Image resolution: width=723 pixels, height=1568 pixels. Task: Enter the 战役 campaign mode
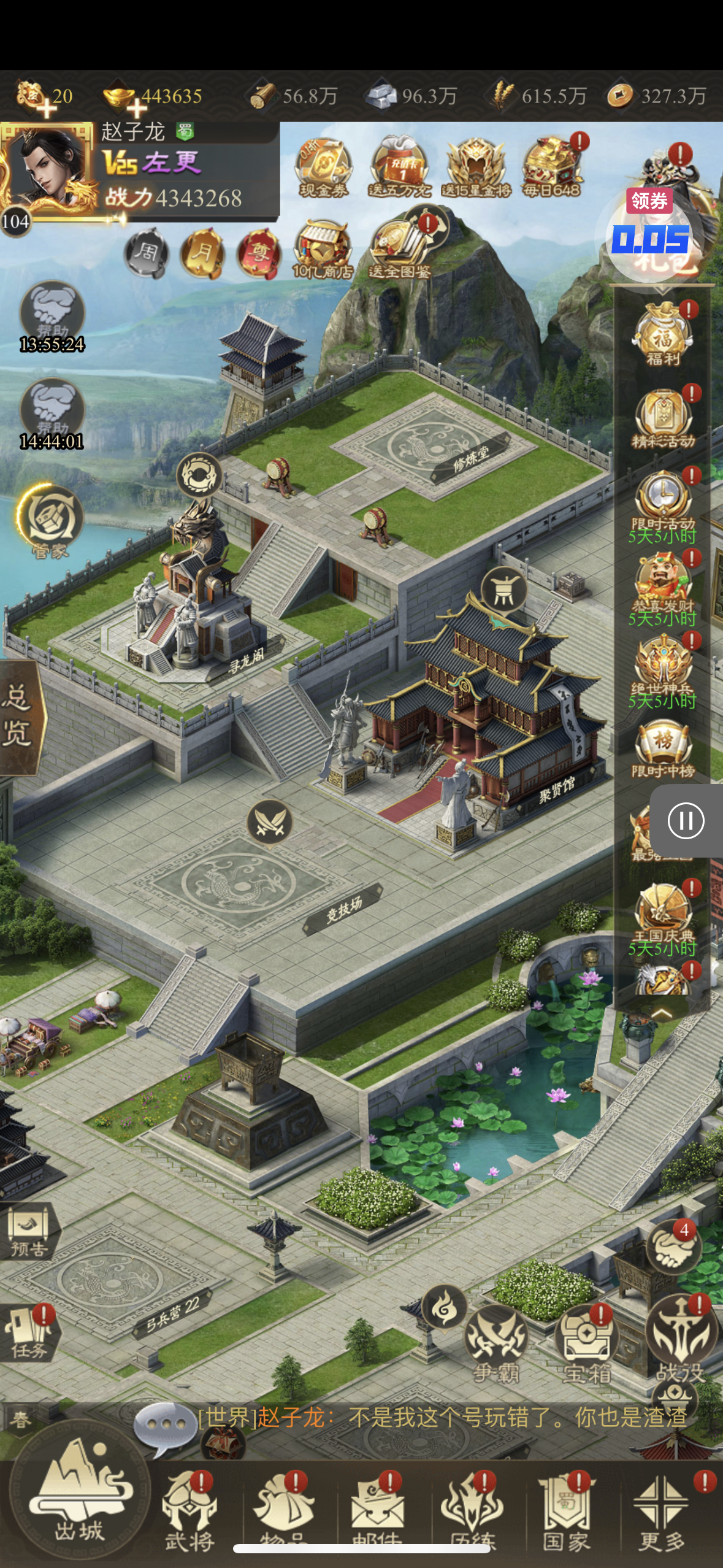pyautogui.click(x=681, y=1337)
